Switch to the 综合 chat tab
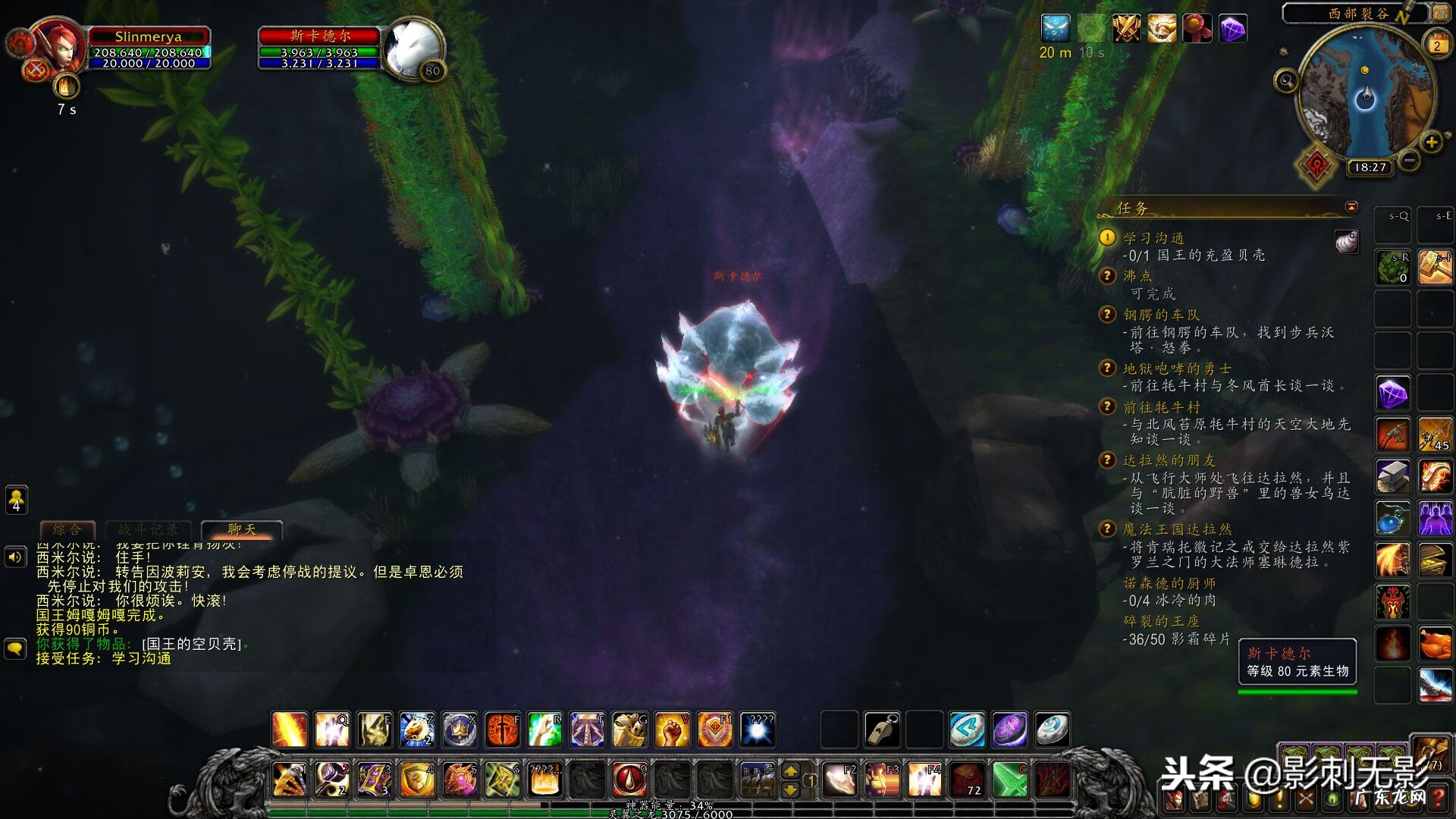 pos(67,529)
